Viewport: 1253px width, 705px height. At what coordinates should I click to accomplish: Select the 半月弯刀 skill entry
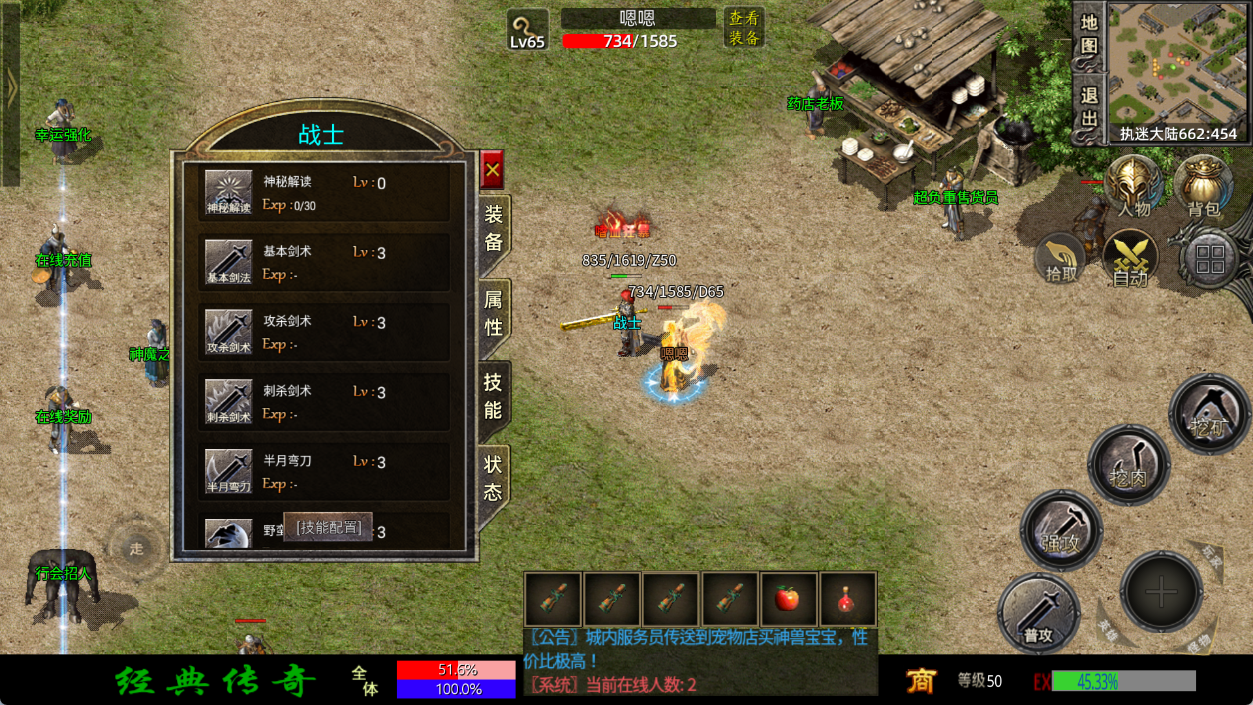point(323,472)
